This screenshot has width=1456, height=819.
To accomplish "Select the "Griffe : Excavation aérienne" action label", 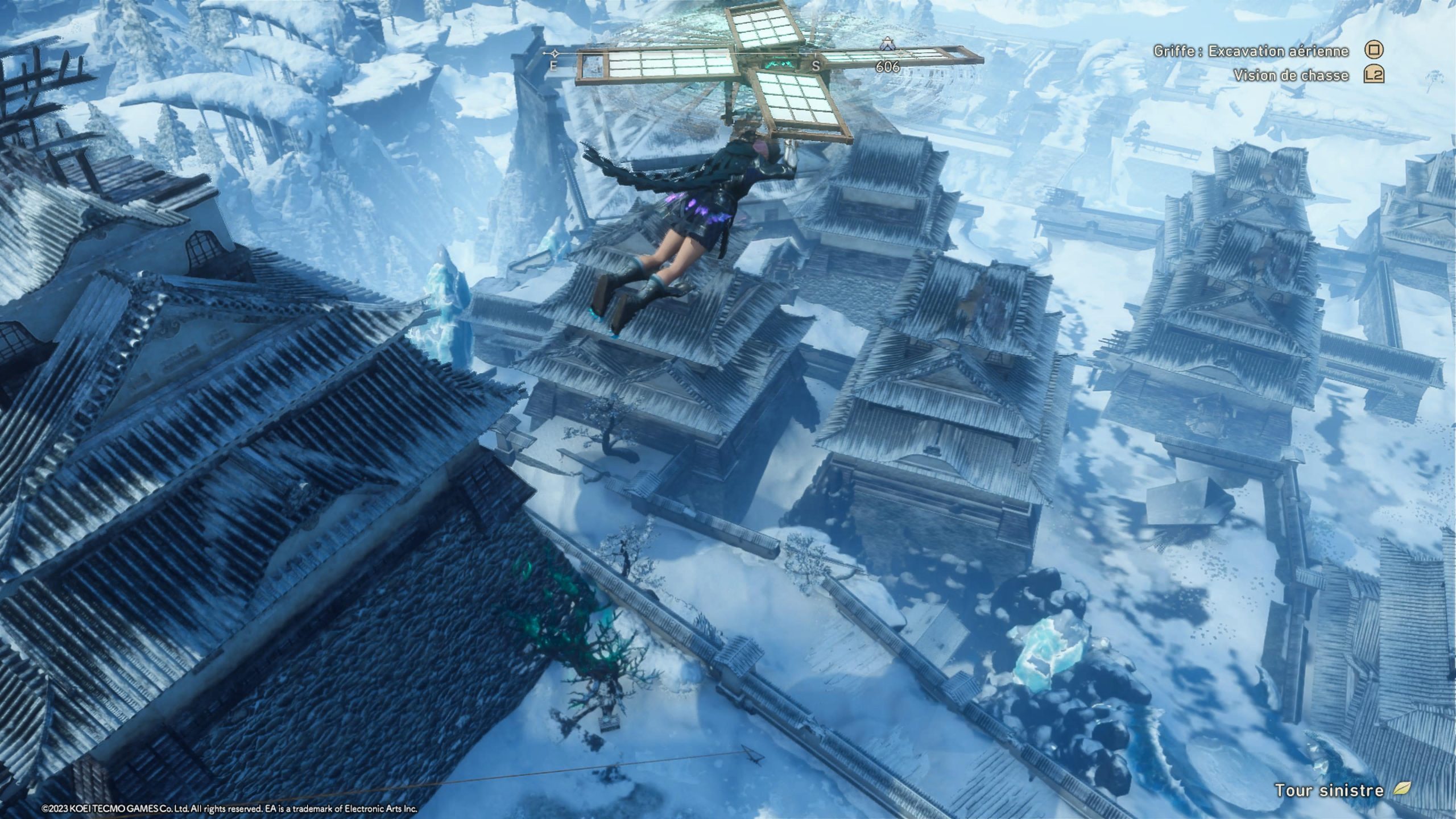I will tap(1251, 51).
